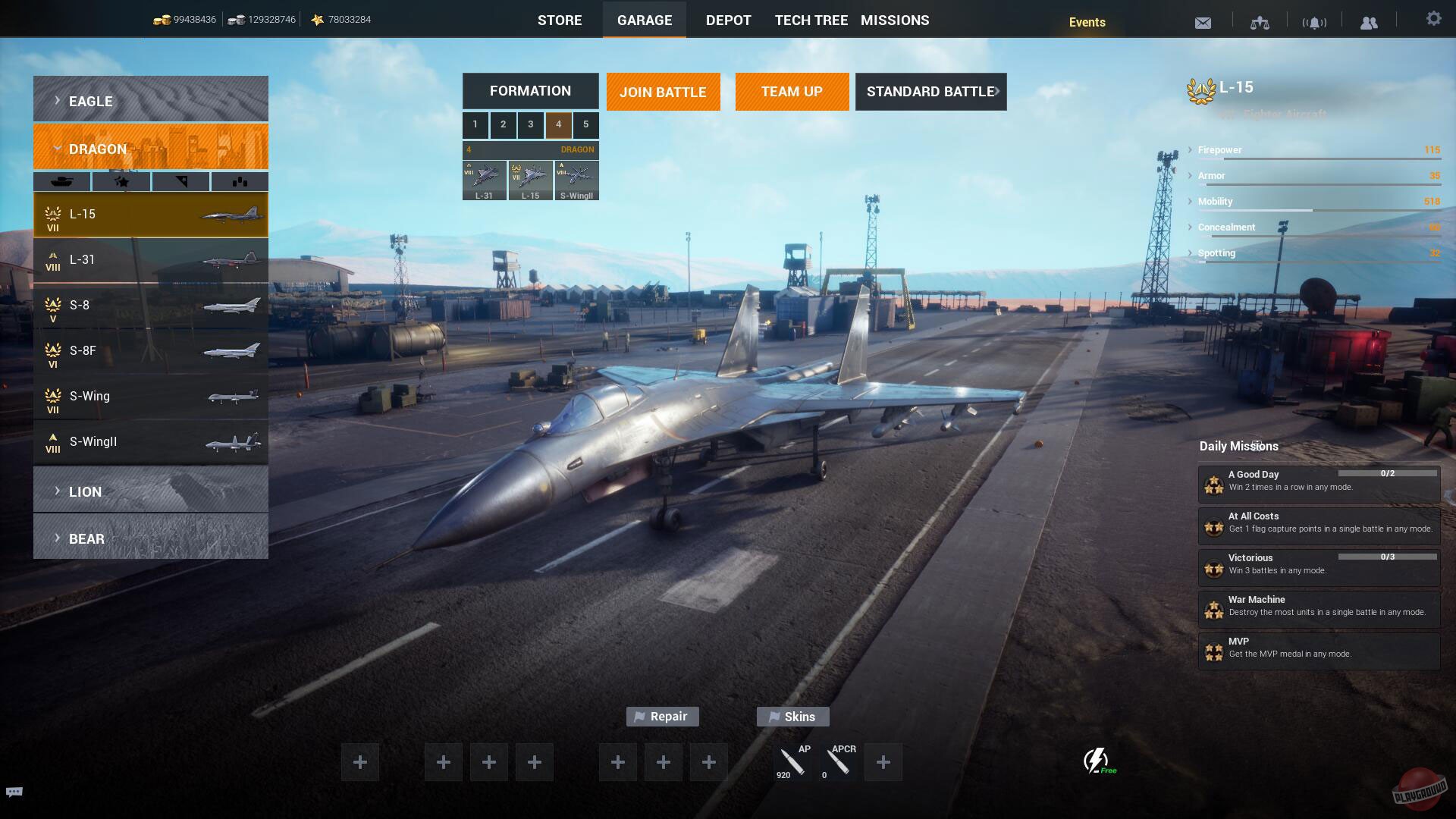1456x819 pixels.
Task: View the Events page
Action: pos(1087,22)
